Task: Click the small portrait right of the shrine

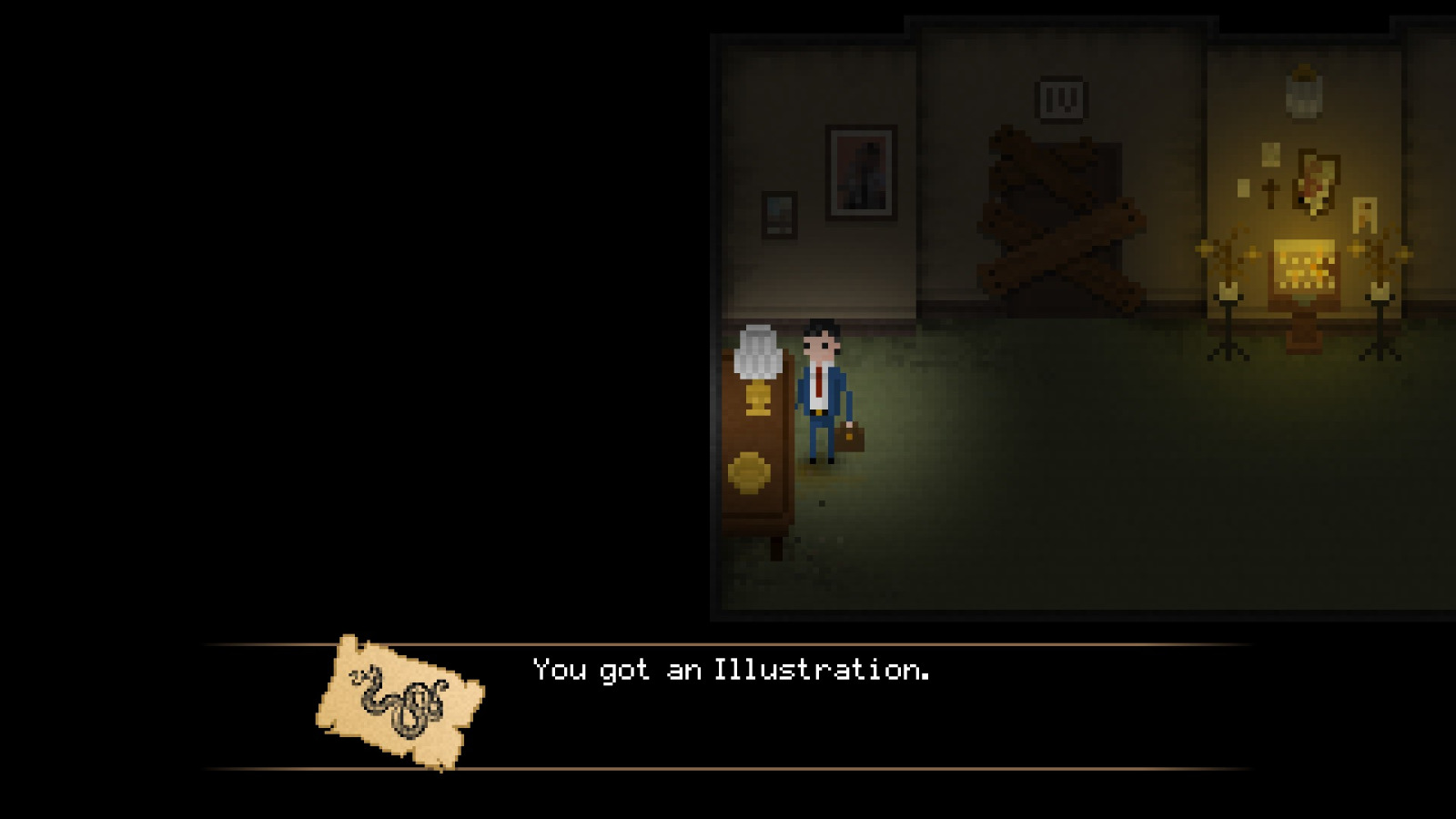Action: coord(1365,213)
